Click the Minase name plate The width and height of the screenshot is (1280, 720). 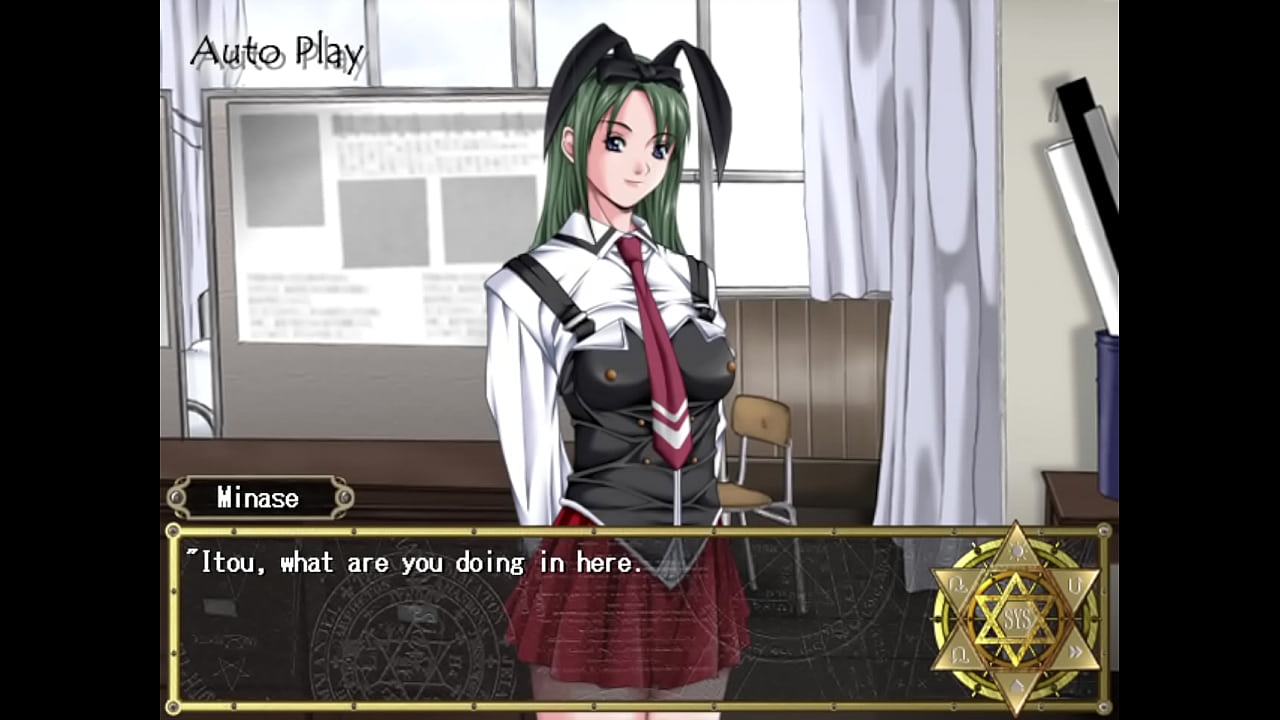(x=258, y=497)
